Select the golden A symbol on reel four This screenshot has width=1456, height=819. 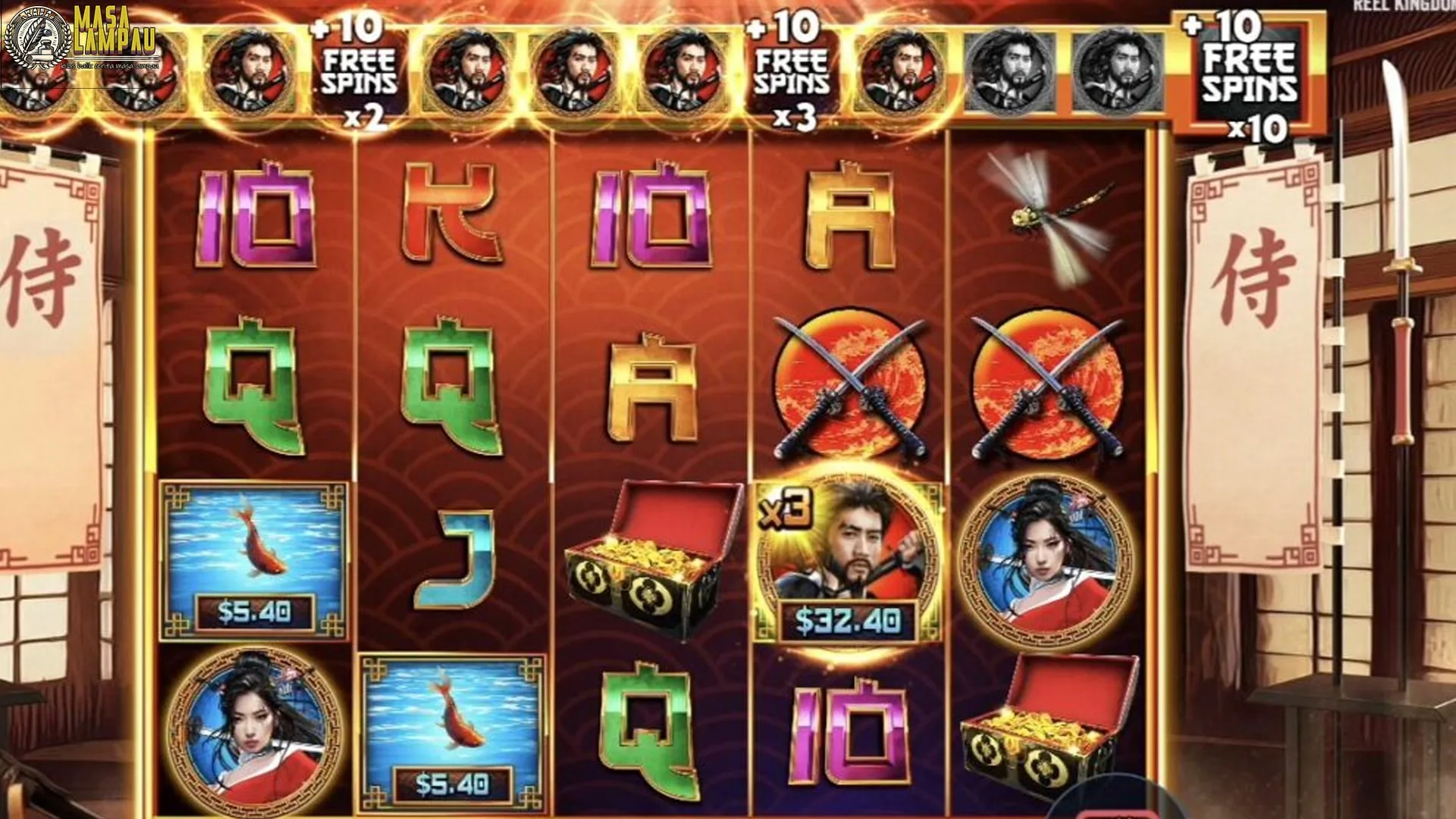coord(849,212)
